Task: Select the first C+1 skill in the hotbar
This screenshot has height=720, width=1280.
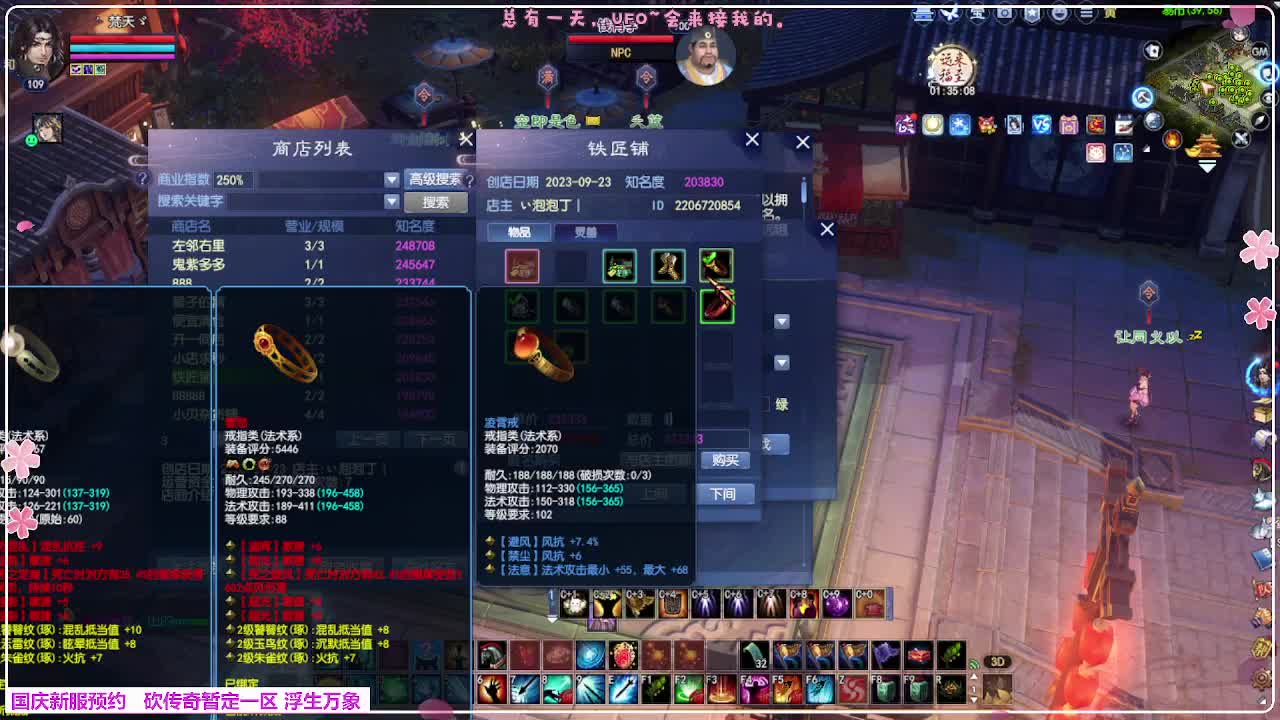Action: (x=574, y=602)
